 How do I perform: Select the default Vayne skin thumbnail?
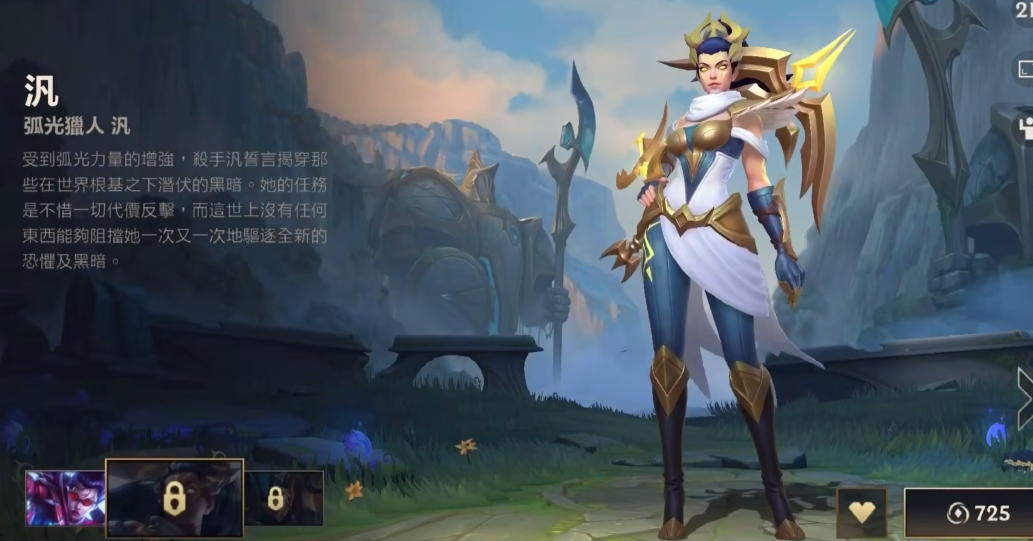(x=64, y=498)
